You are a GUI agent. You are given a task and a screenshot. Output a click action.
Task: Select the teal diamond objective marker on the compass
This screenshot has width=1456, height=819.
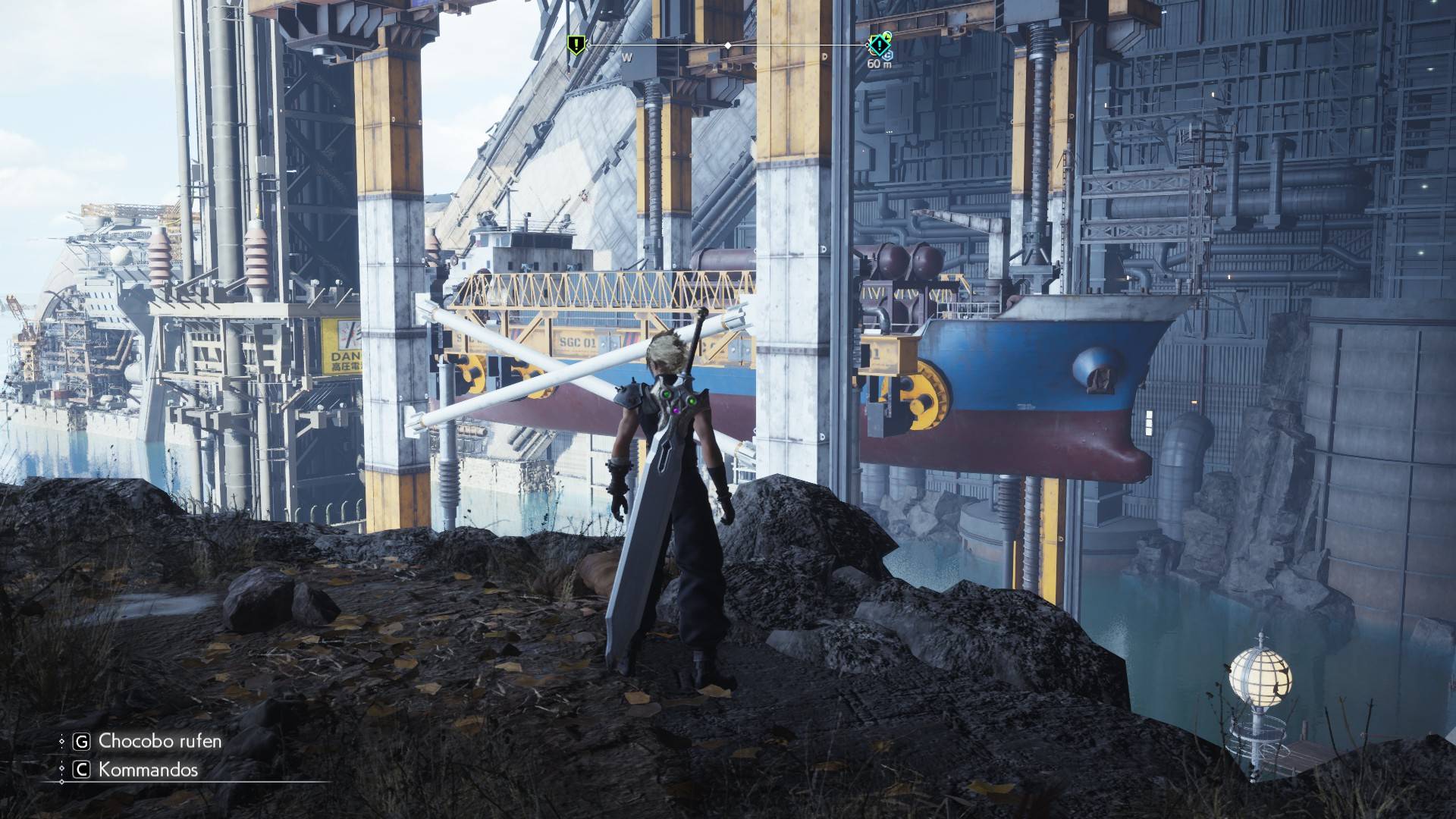880,45
